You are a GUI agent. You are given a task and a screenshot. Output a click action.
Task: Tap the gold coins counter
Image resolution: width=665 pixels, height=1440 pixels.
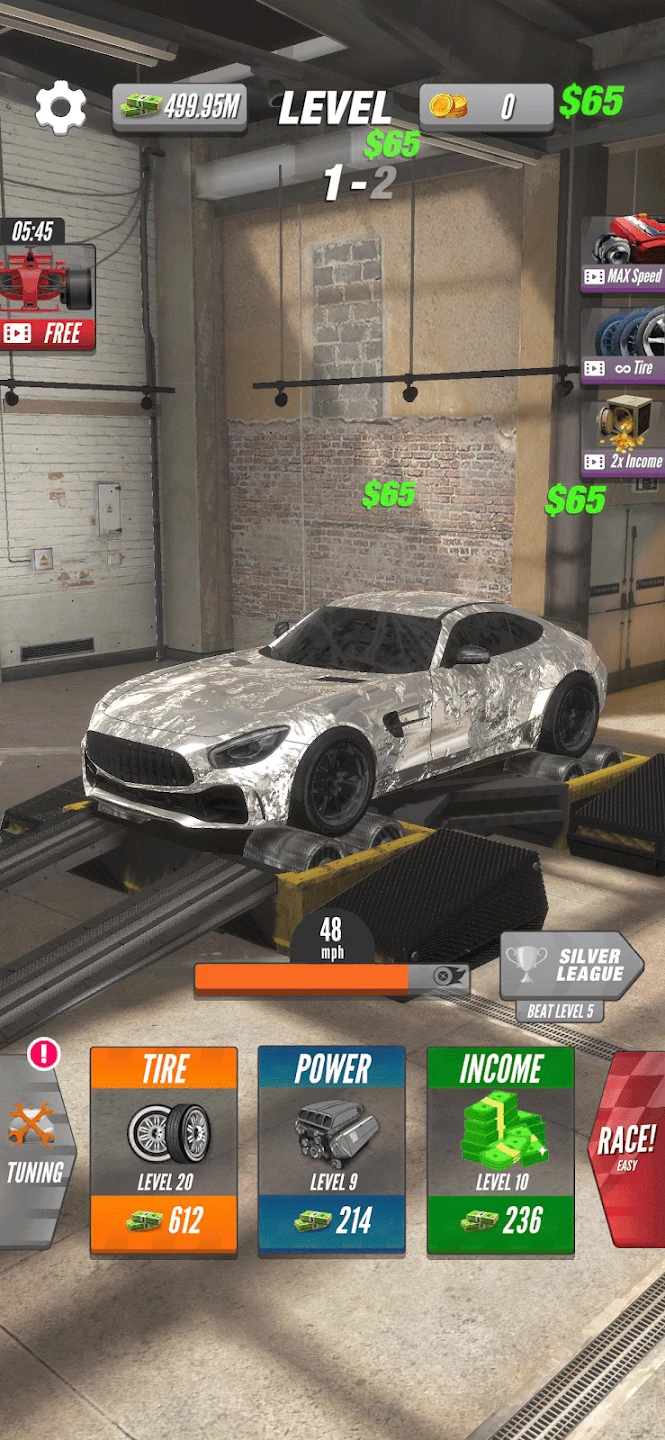click(485, 107)
